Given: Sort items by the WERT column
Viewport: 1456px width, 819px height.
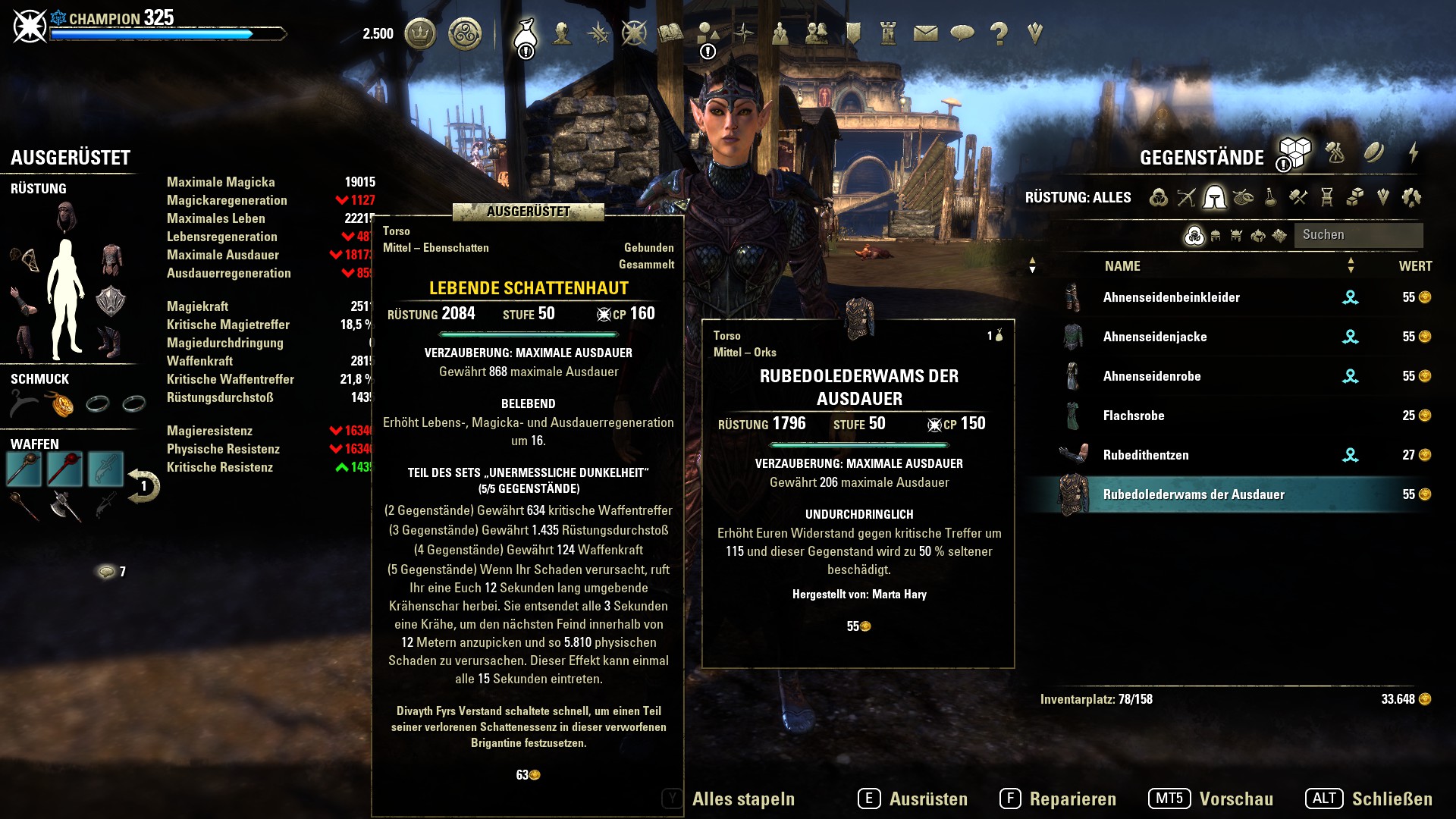Looking at the screenshot, I should (x=1415, y=266).
